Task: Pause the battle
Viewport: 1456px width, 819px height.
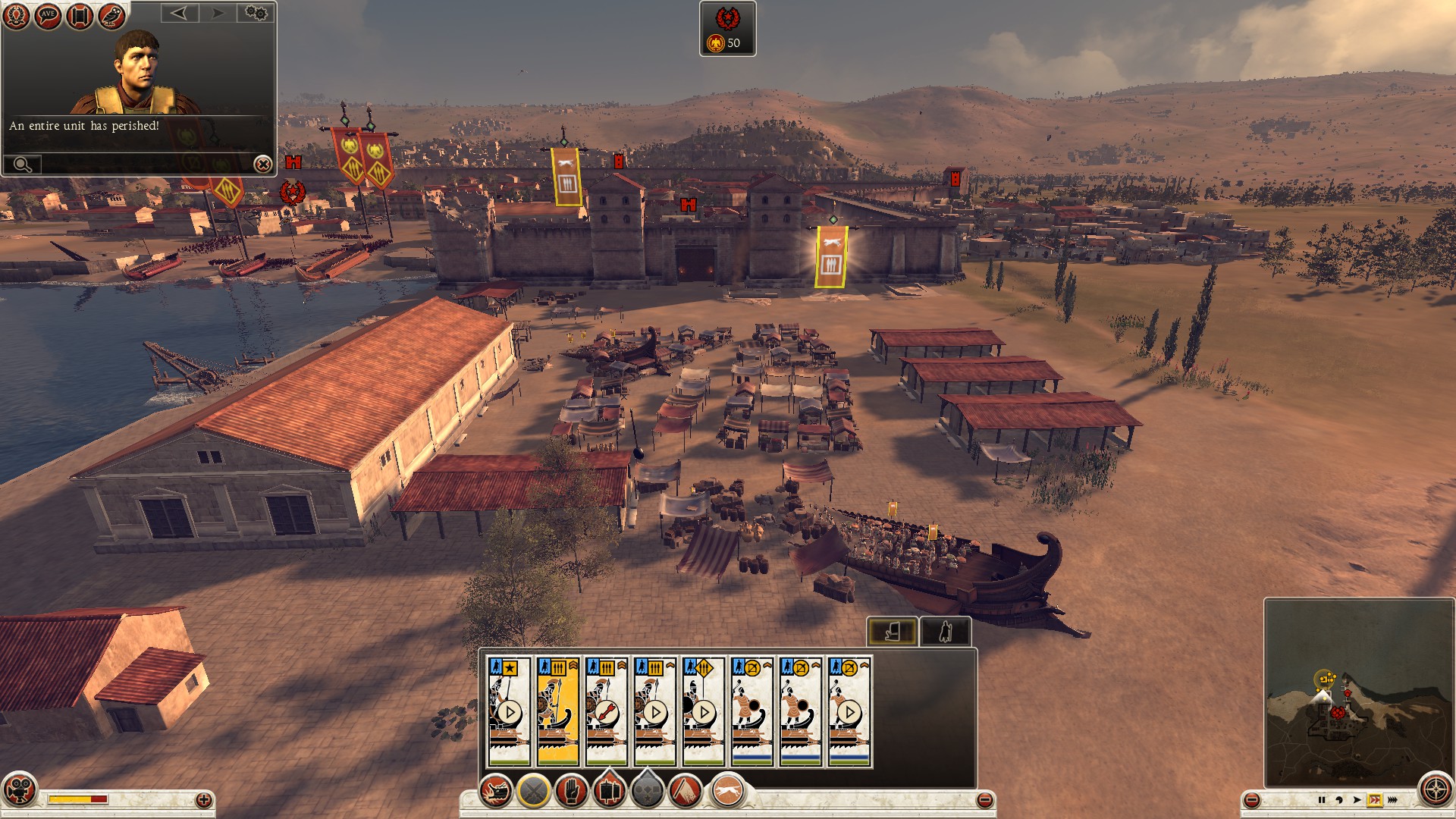Action: coord(1322,800)
